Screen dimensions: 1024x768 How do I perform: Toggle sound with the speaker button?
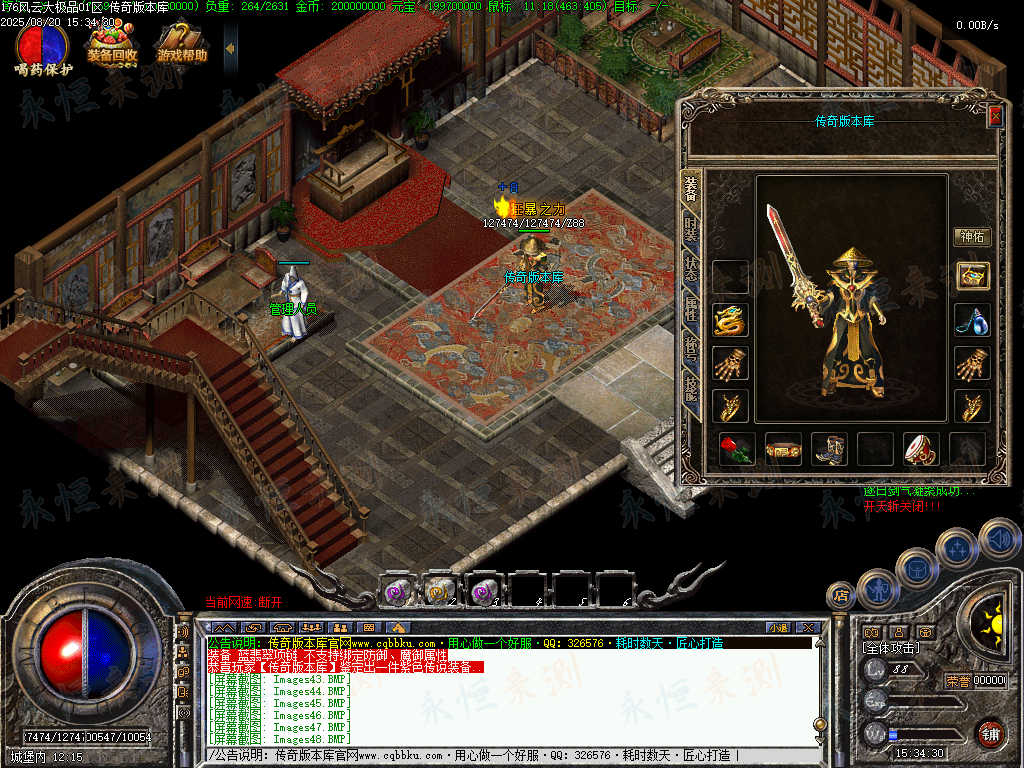click(999, 537)
